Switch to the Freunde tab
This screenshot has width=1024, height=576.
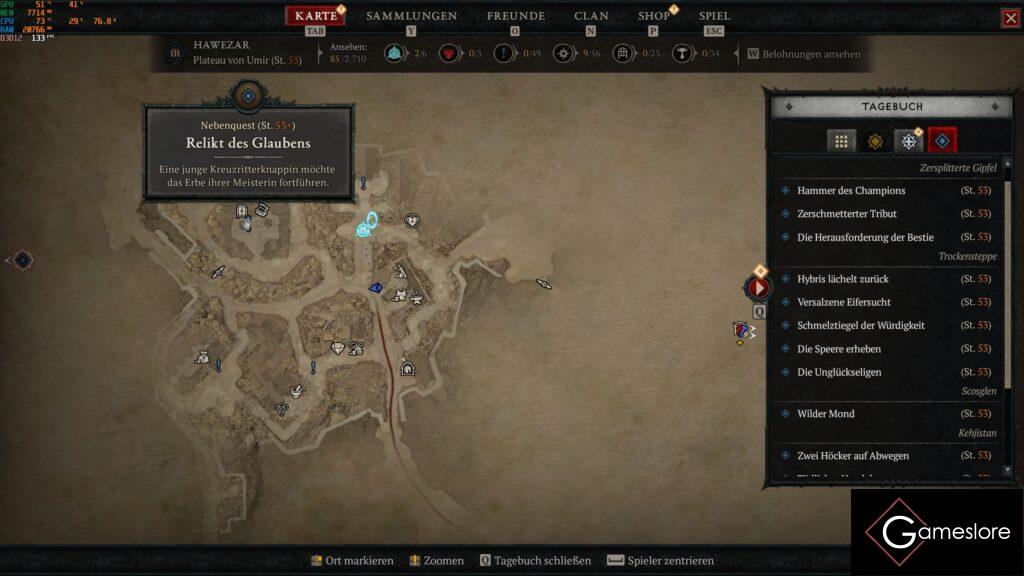tap(515, 16)
